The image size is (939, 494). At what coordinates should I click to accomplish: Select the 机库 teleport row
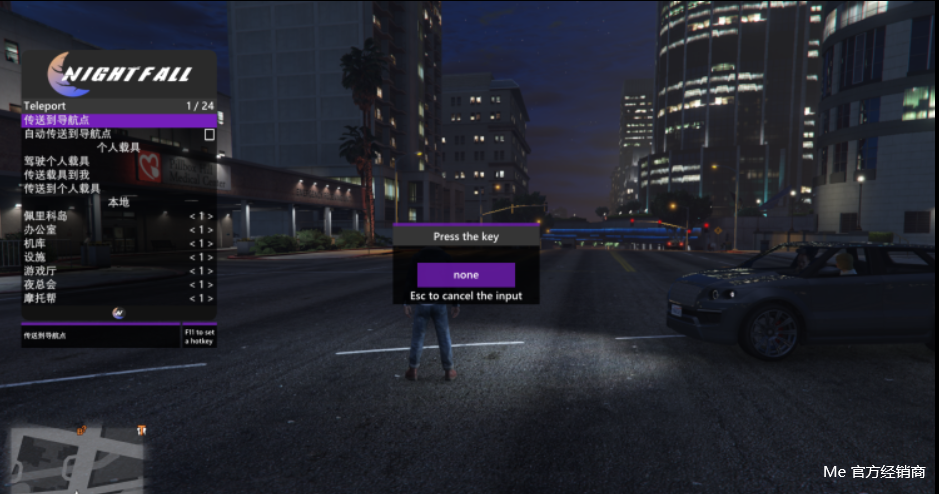point(119,243)
